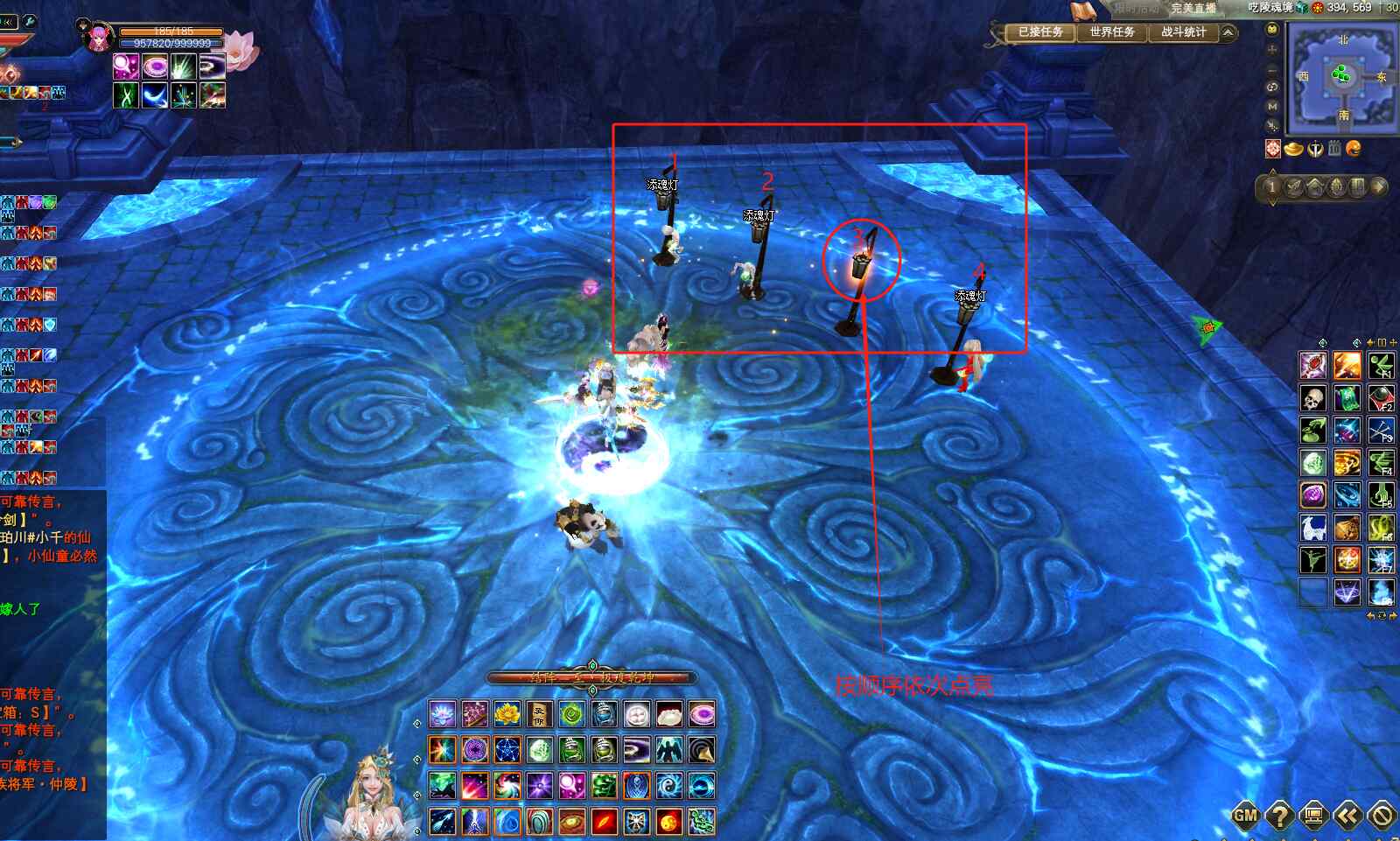Activate the white llama mount icon
1400x841 pixels.
(1312, 528)
